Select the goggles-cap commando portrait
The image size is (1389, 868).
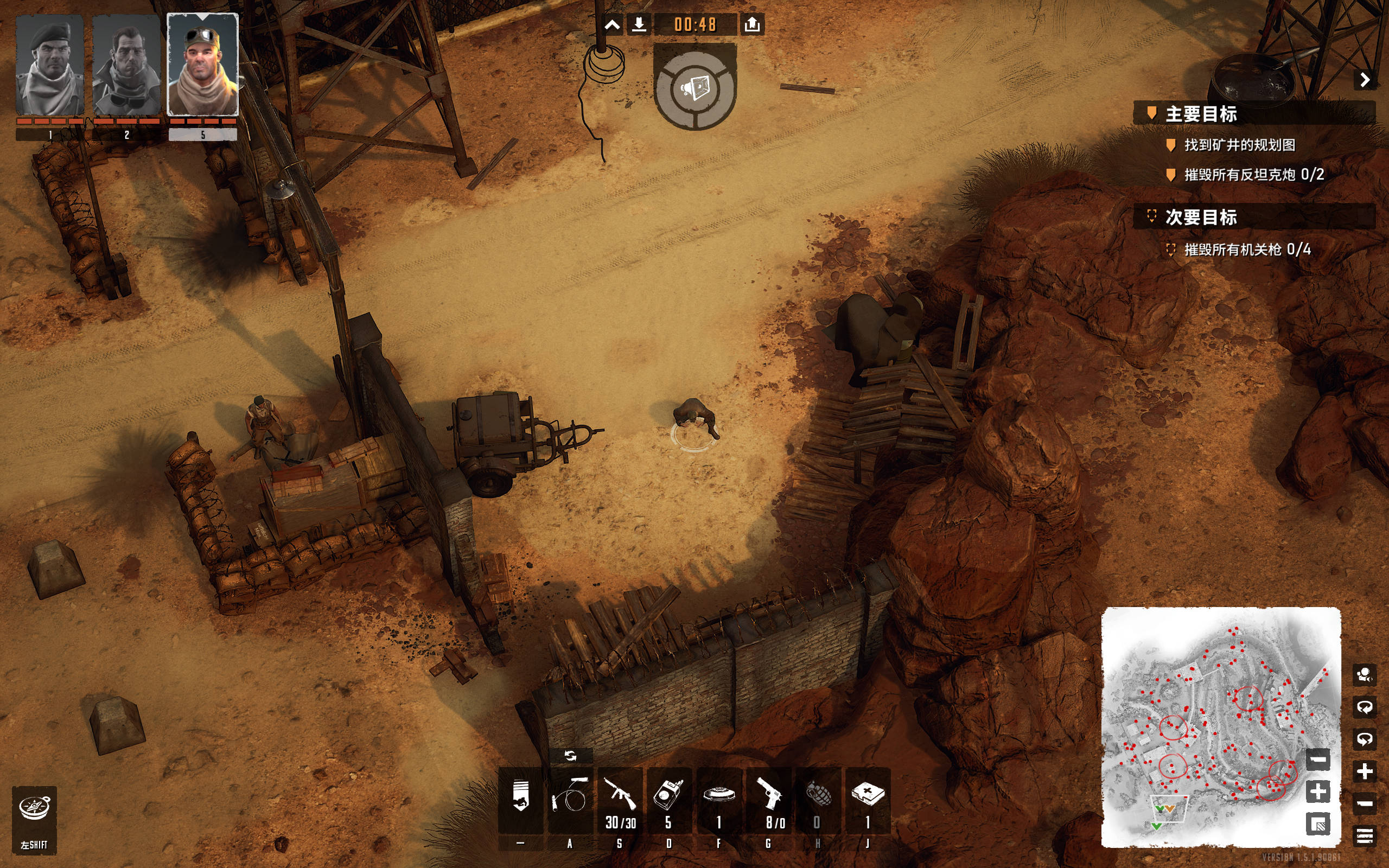pyautogui.click(x=202, y=65)
